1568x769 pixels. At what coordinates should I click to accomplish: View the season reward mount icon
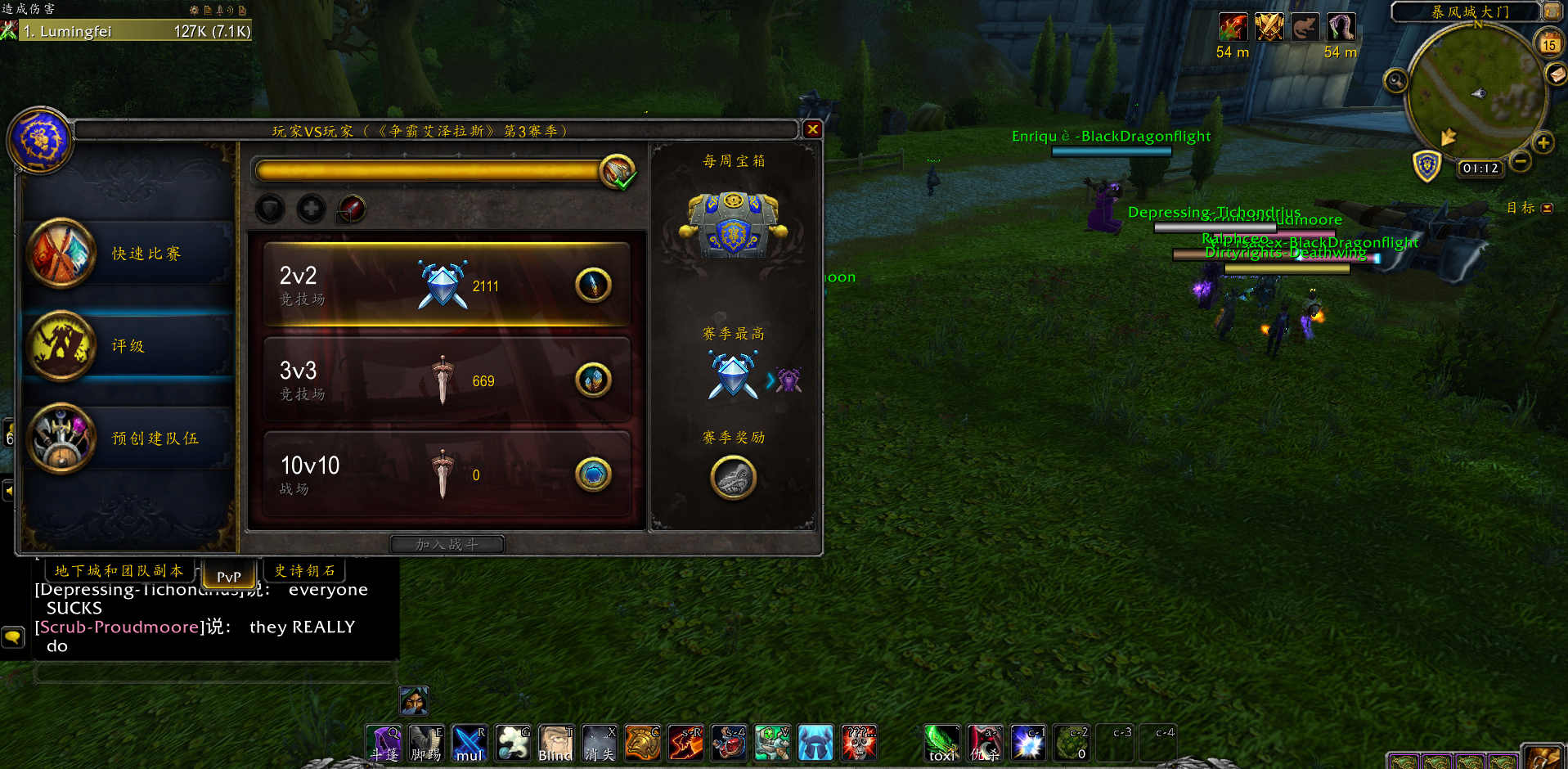tap(733, 478)
